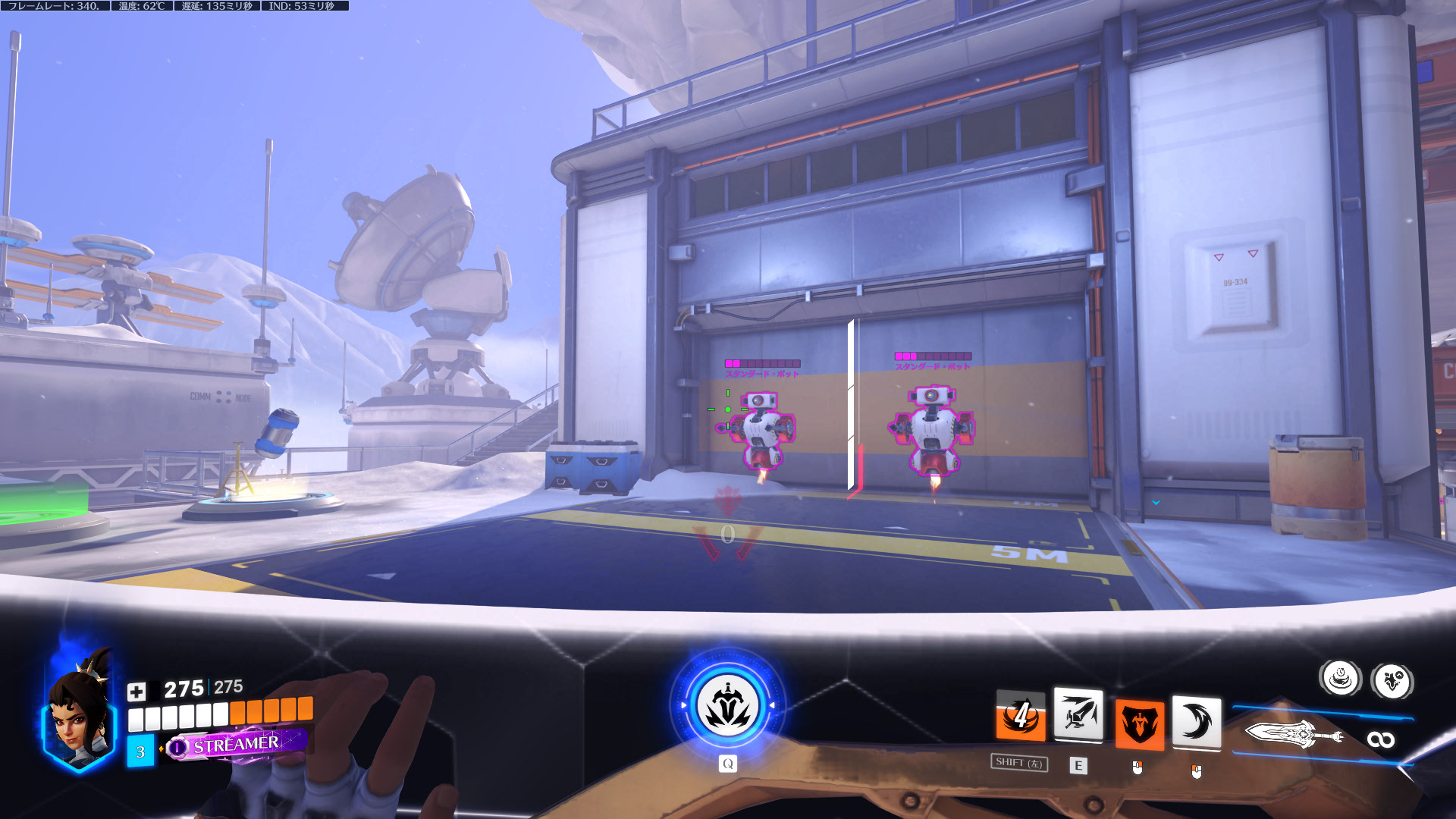Screen dimensions: 1456x819
Task: Select the orange sword-and-shield guard ability
Action: point(1138,724)
